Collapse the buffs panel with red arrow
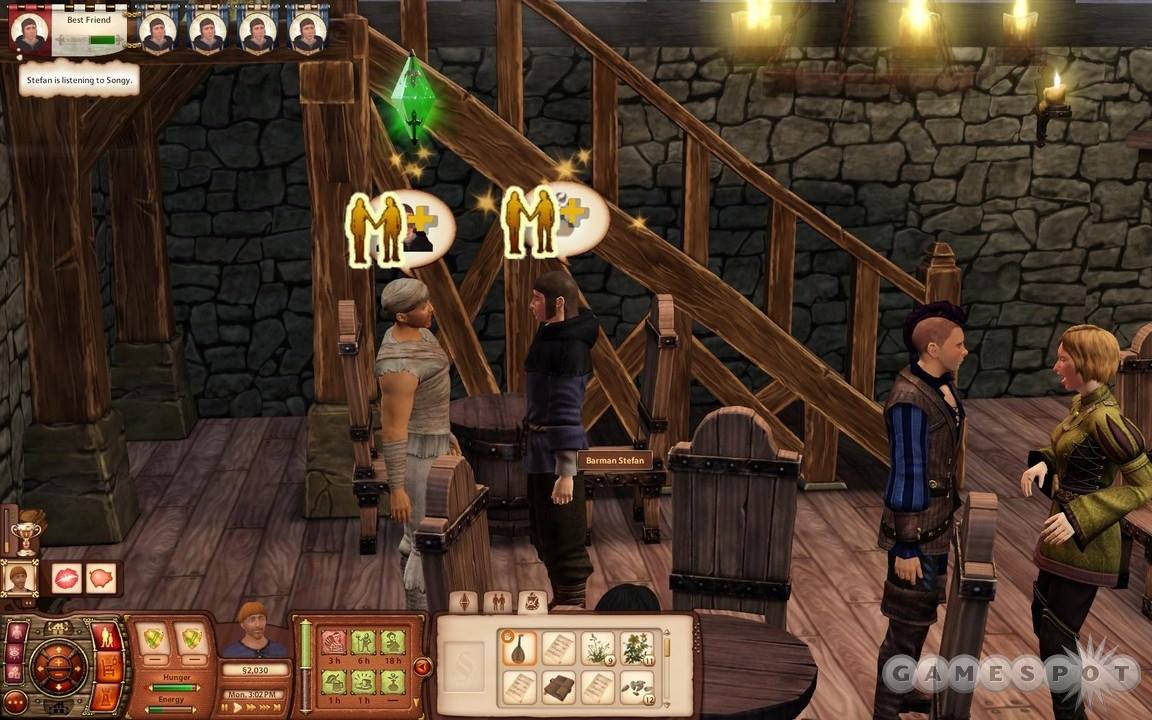1152x720 pixels. 422,666
